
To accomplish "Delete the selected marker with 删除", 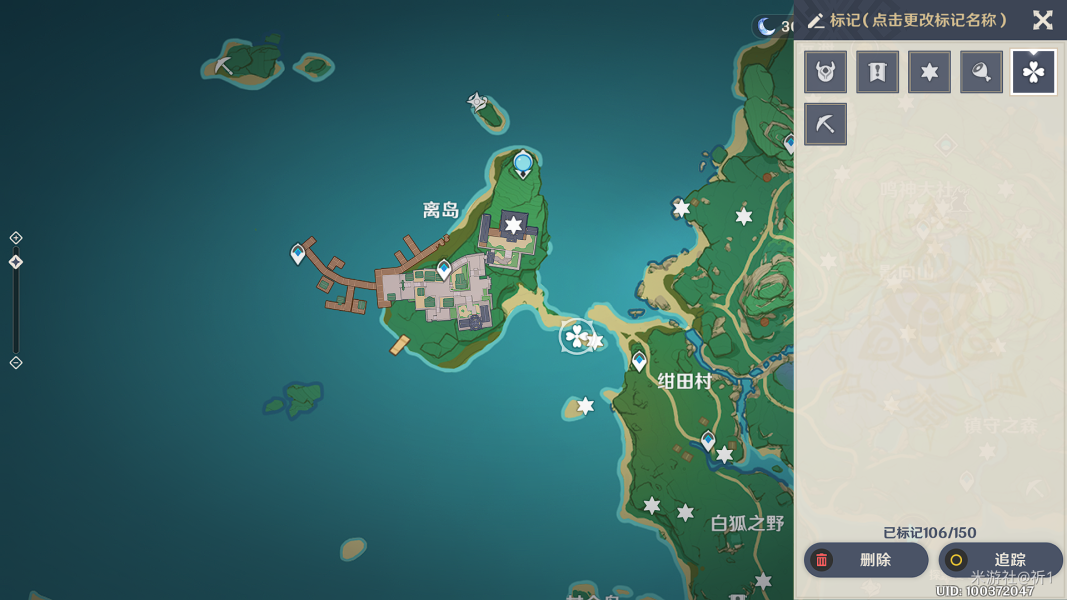I will (x=866, y=560).
